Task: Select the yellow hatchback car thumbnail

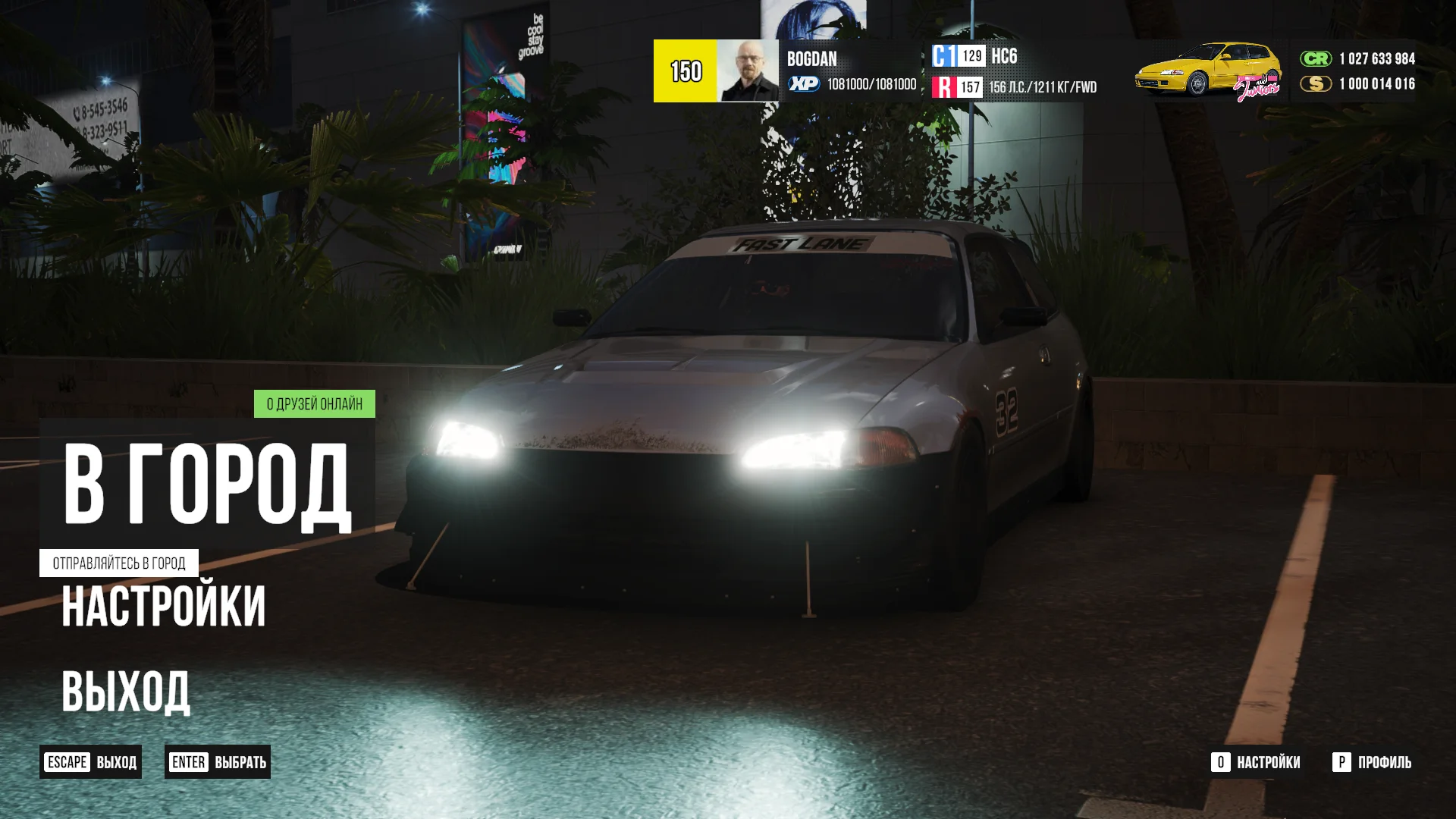Action: [x=1207, y=71]
